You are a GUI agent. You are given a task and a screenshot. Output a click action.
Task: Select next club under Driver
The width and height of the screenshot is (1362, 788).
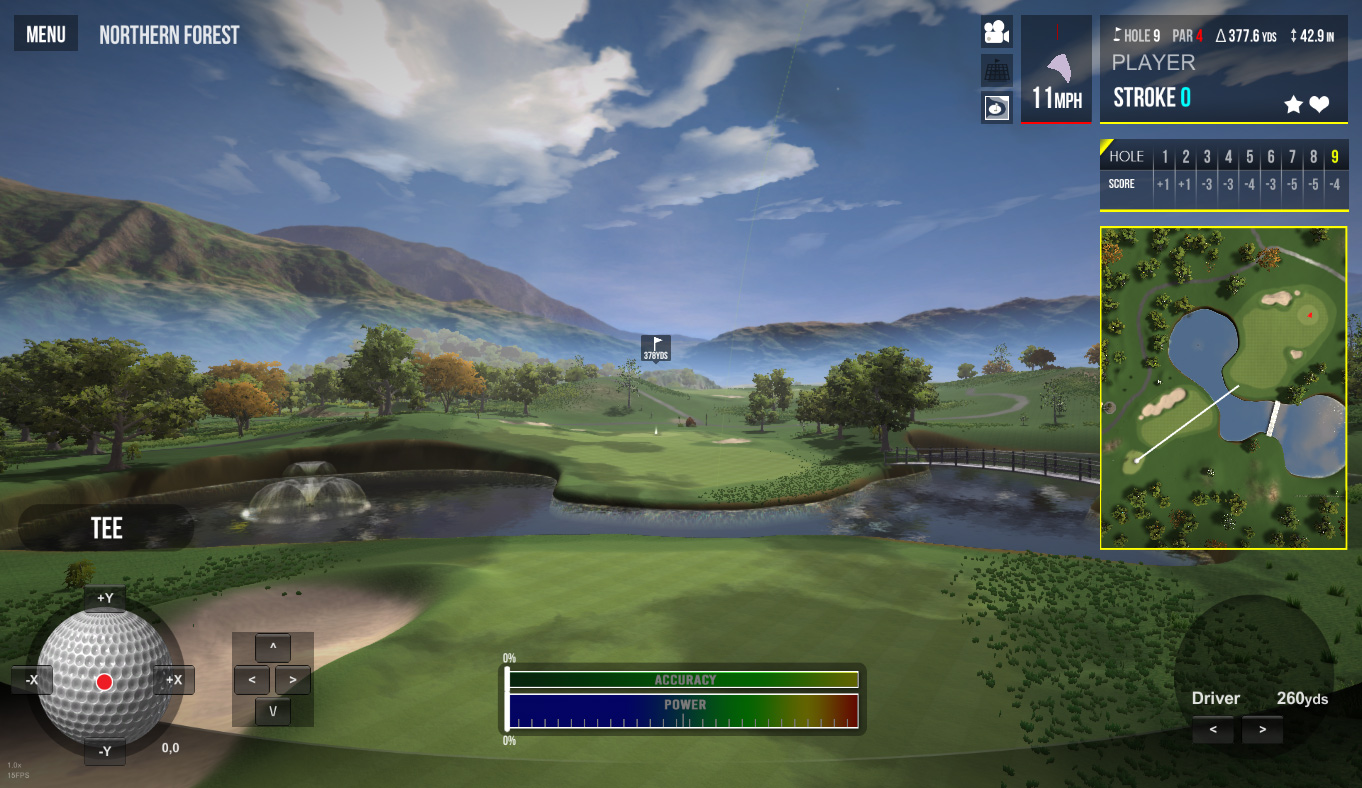pos(1262,730)
